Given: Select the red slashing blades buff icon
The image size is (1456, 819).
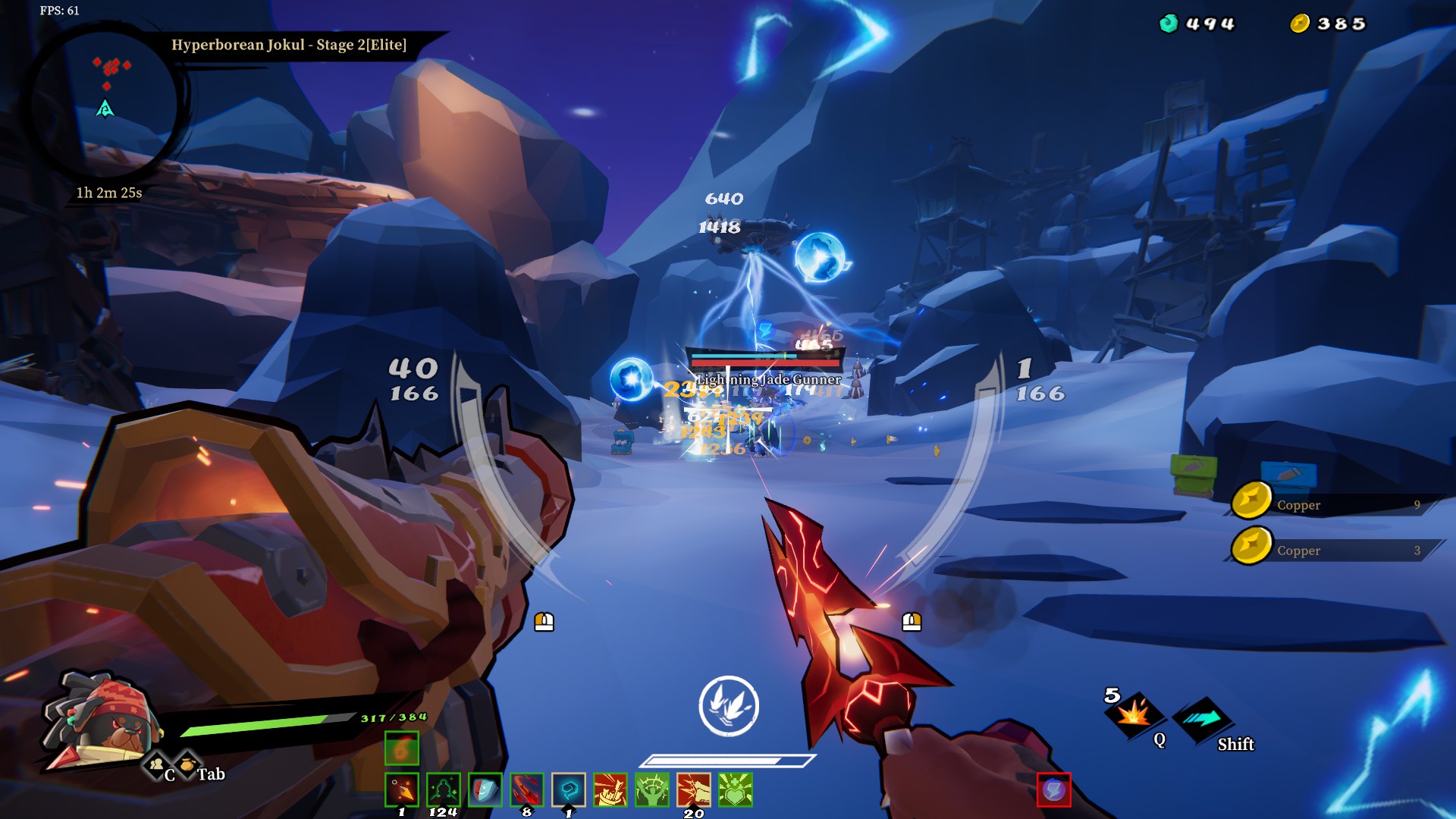Looking at the screenshot, I should coord(525,789).
